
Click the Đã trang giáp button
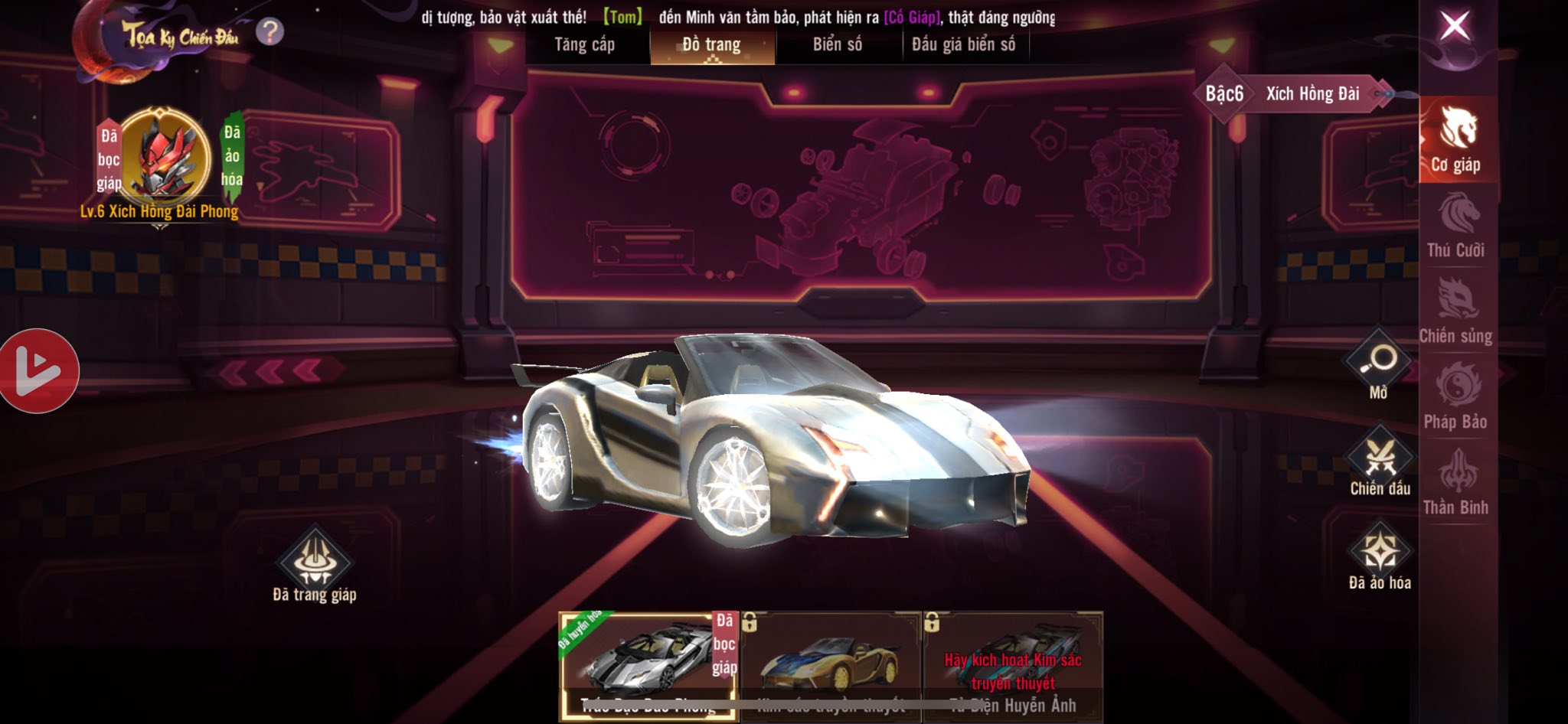pyautogui.click(x=315, y=563)
